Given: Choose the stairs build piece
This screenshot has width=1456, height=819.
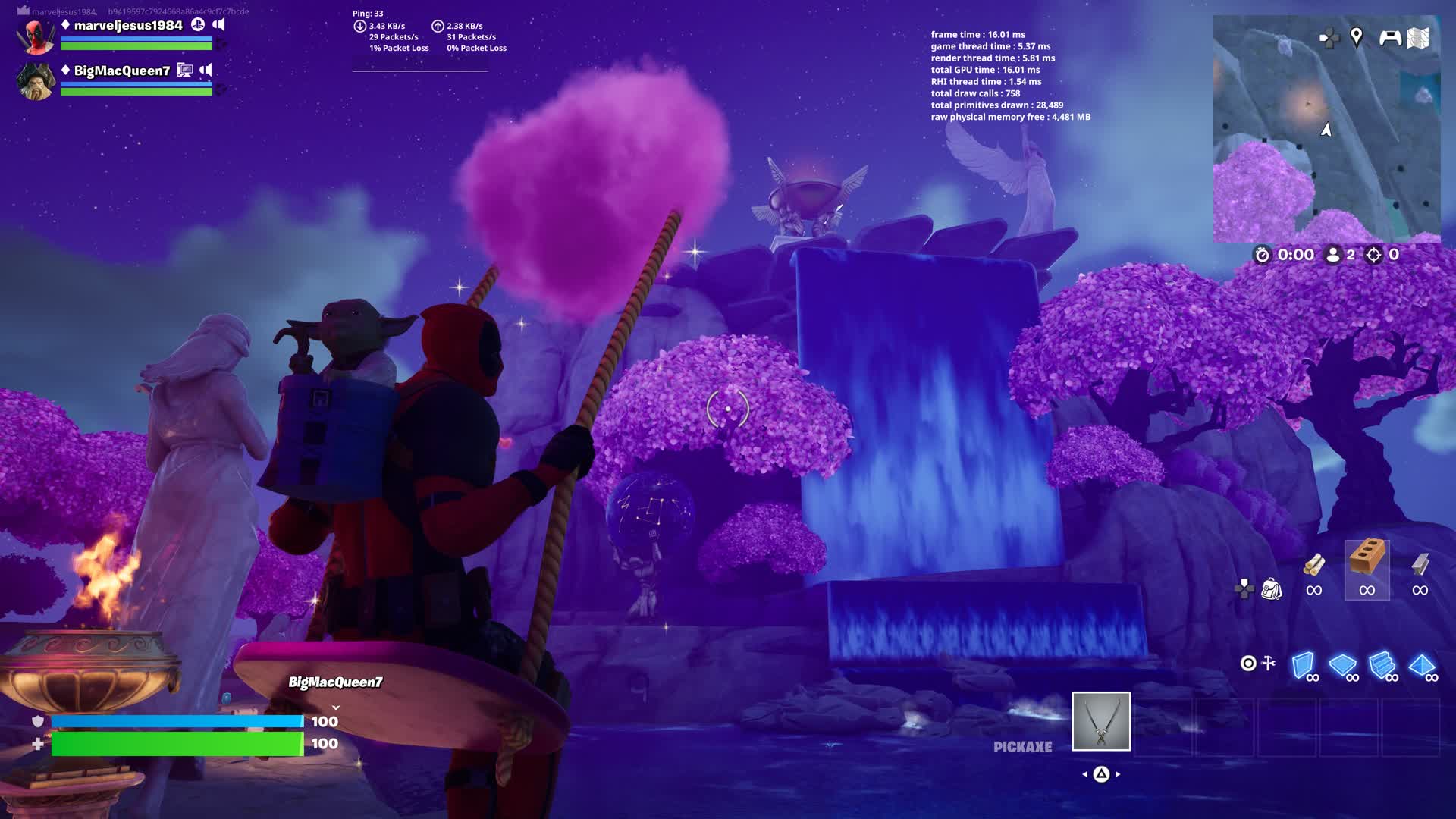Looking at the screenshot, I should 1382,665.
